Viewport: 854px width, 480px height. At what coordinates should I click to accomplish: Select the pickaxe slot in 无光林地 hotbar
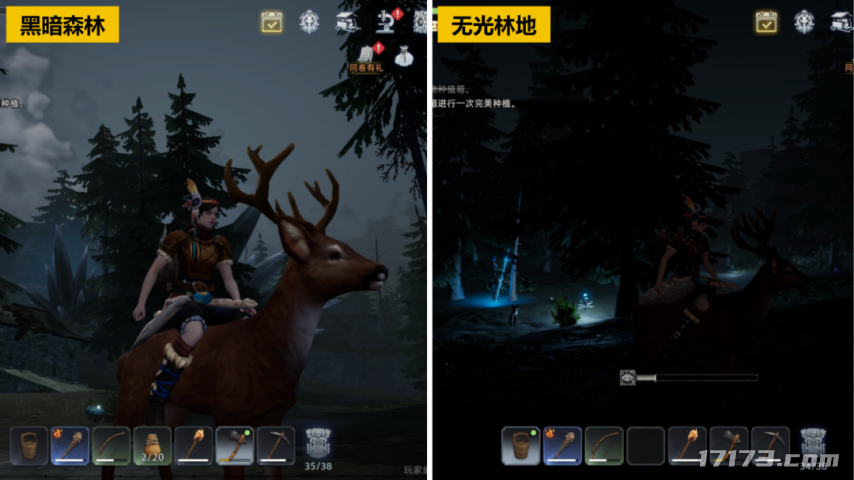click(x=770, y=445)
